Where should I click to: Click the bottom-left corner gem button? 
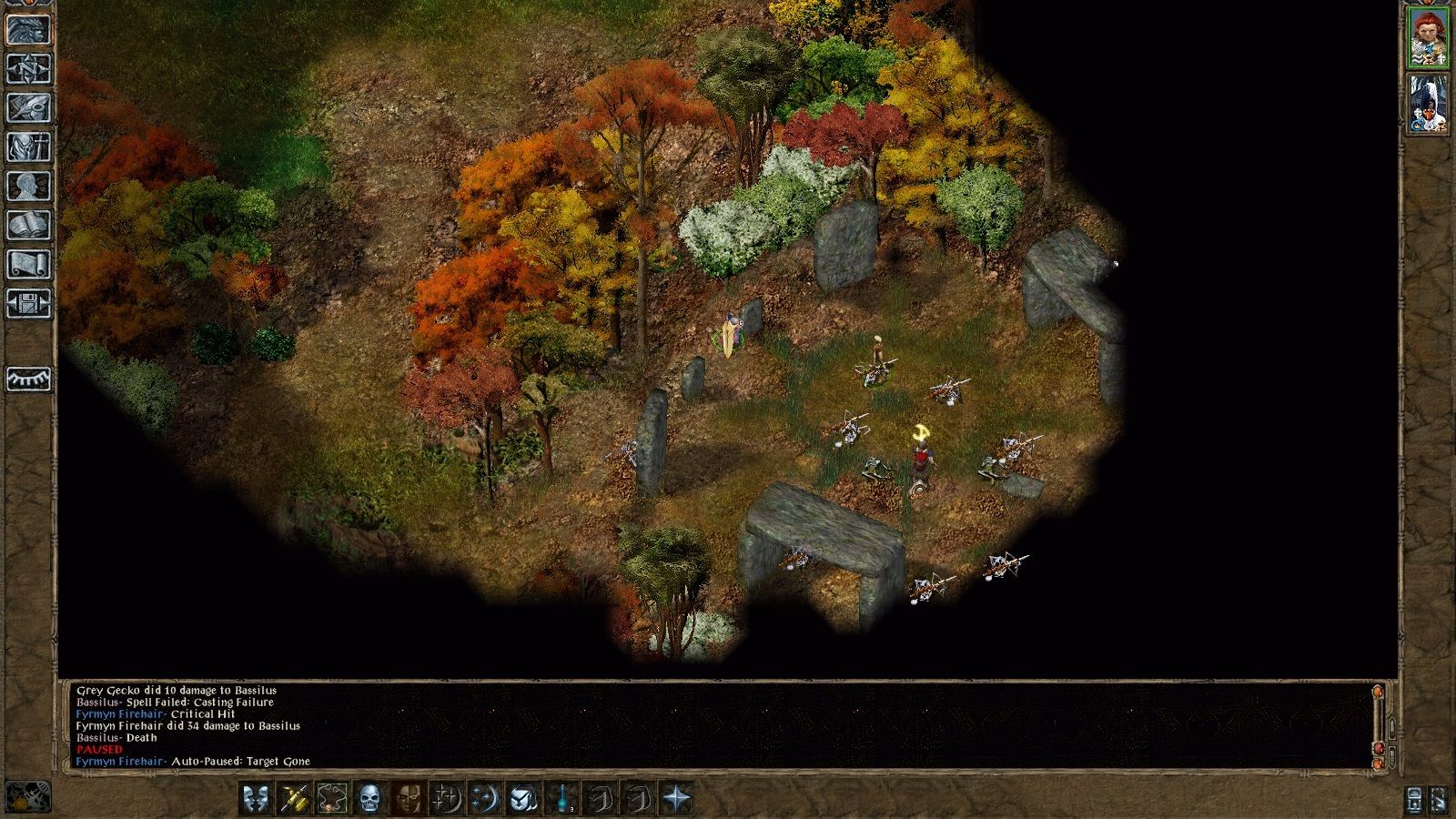[x=28, y=797]
